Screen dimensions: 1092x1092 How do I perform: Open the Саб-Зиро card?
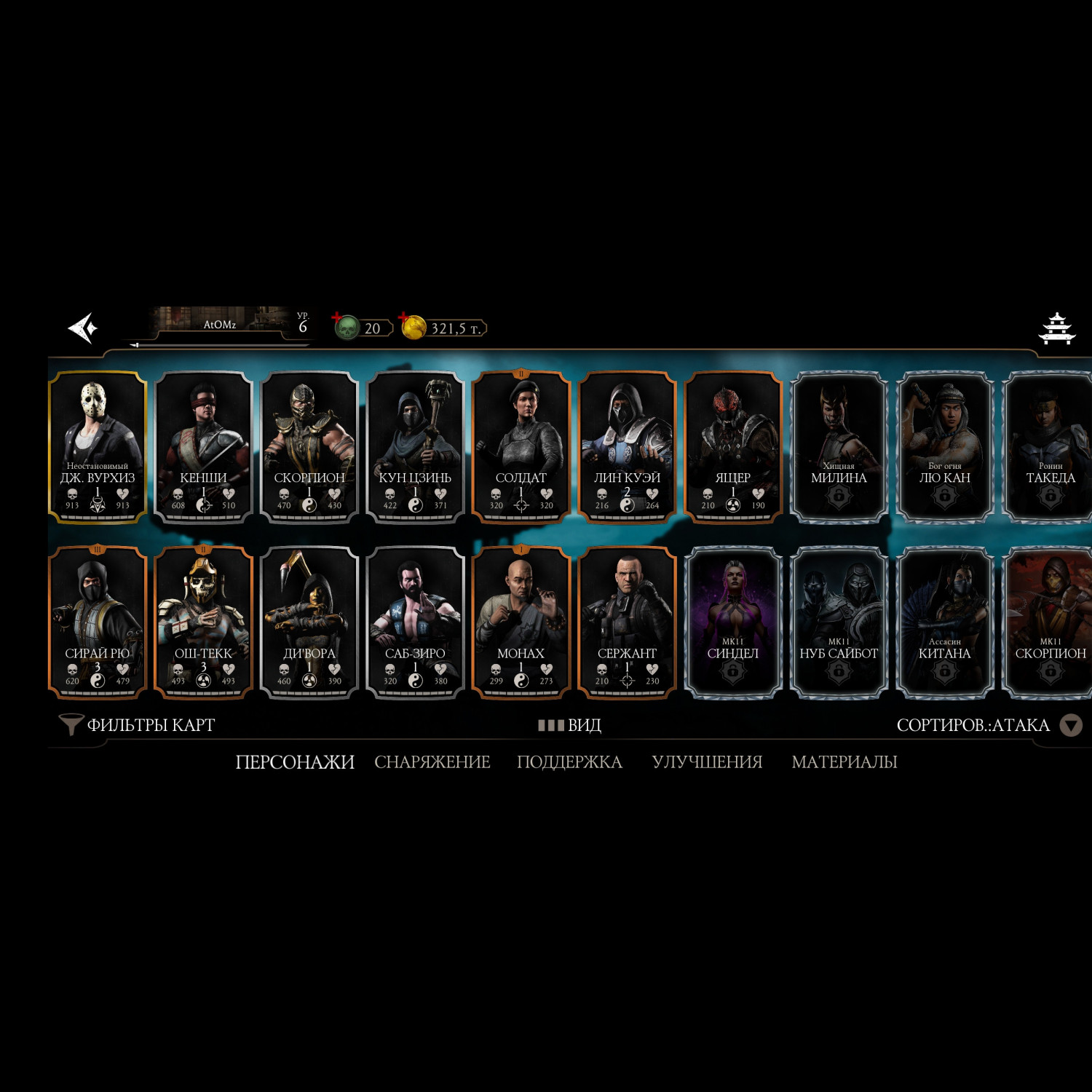click(415, 622)
